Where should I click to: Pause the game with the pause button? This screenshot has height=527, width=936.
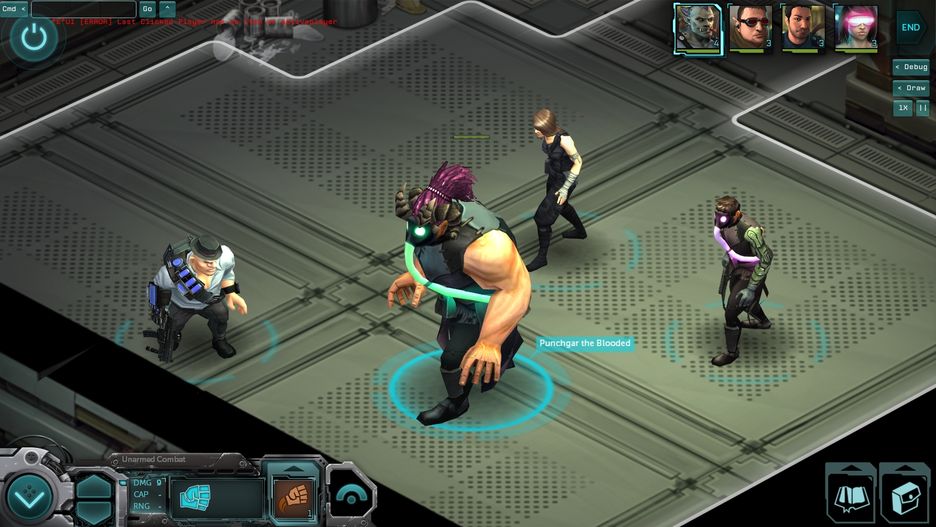[922, 108]
